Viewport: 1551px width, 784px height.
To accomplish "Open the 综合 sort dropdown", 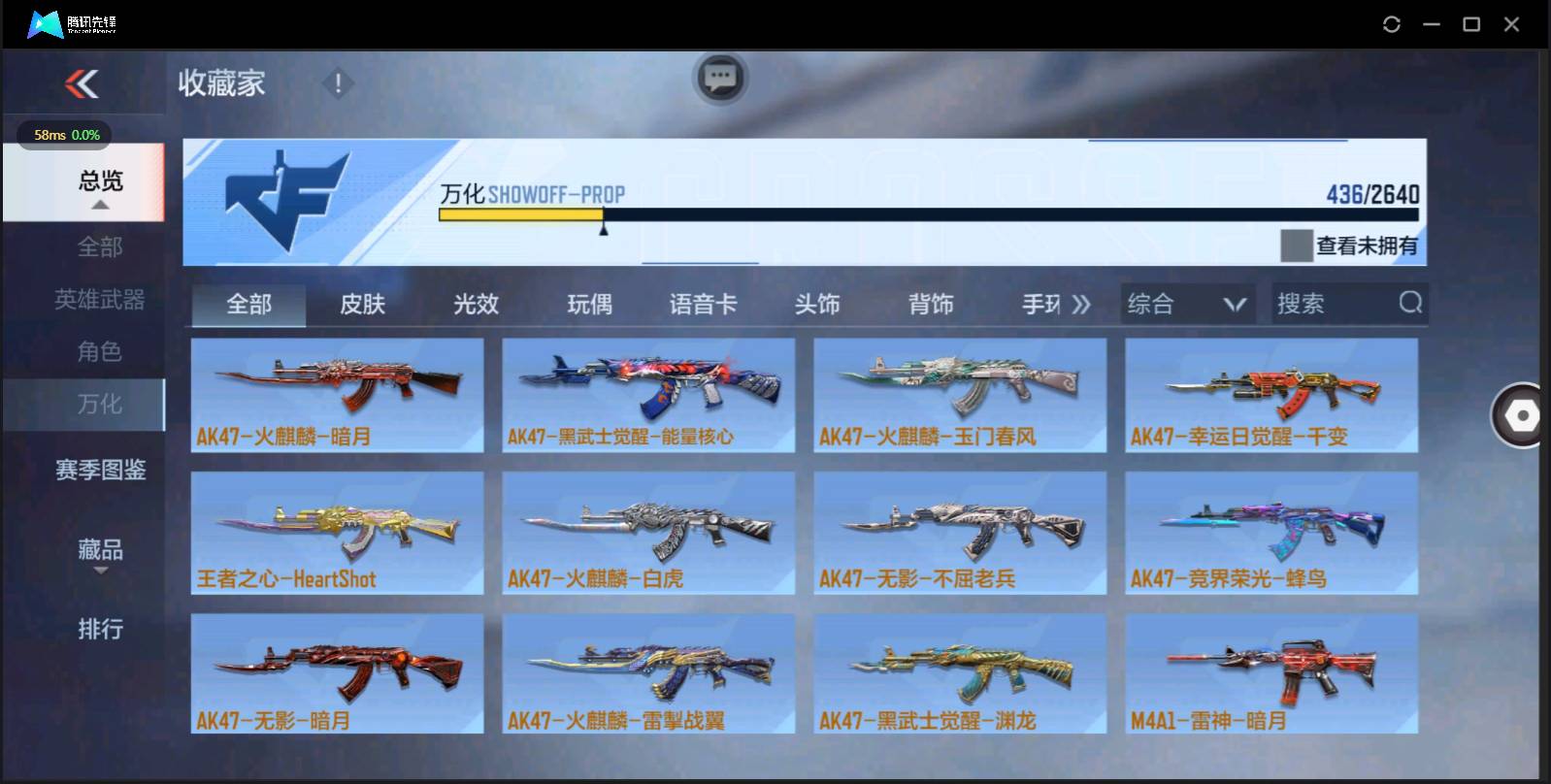I will point(1186,304).
